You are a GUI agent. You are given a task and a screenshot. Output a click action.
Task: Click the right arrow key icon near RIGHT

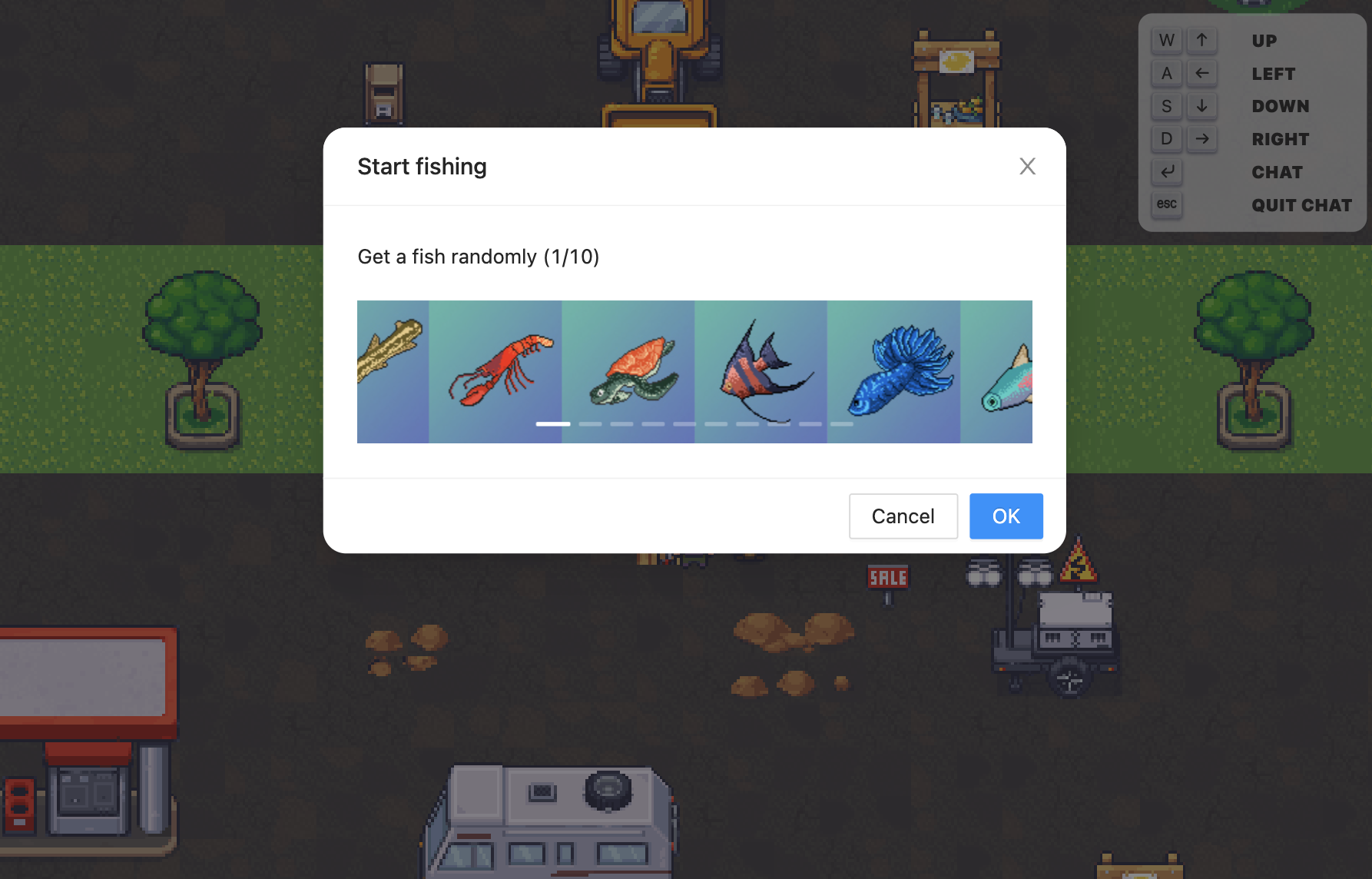coord(1202,139)
